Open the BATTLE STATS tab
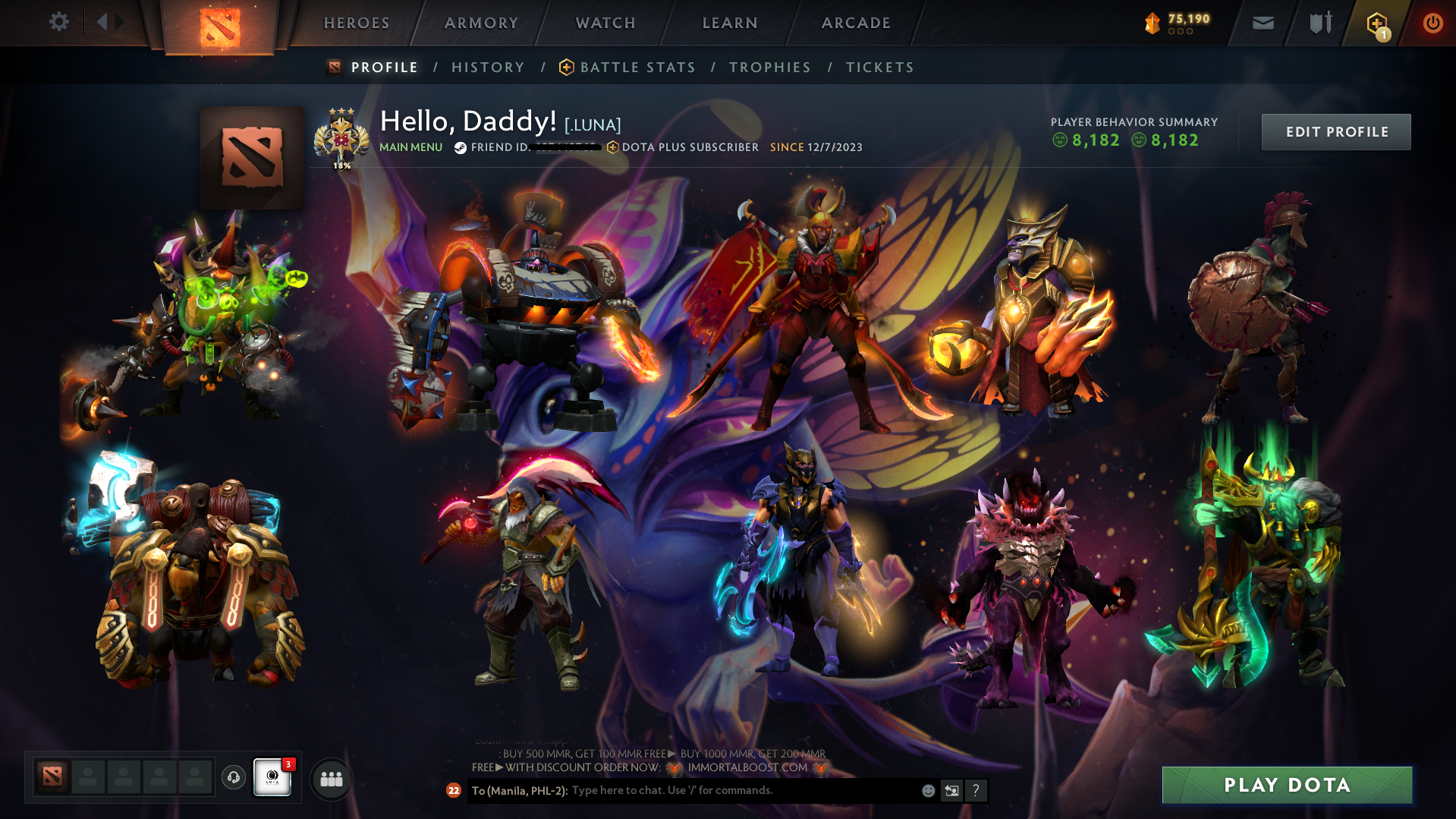The image size is (1456, 819). (637, 67)
